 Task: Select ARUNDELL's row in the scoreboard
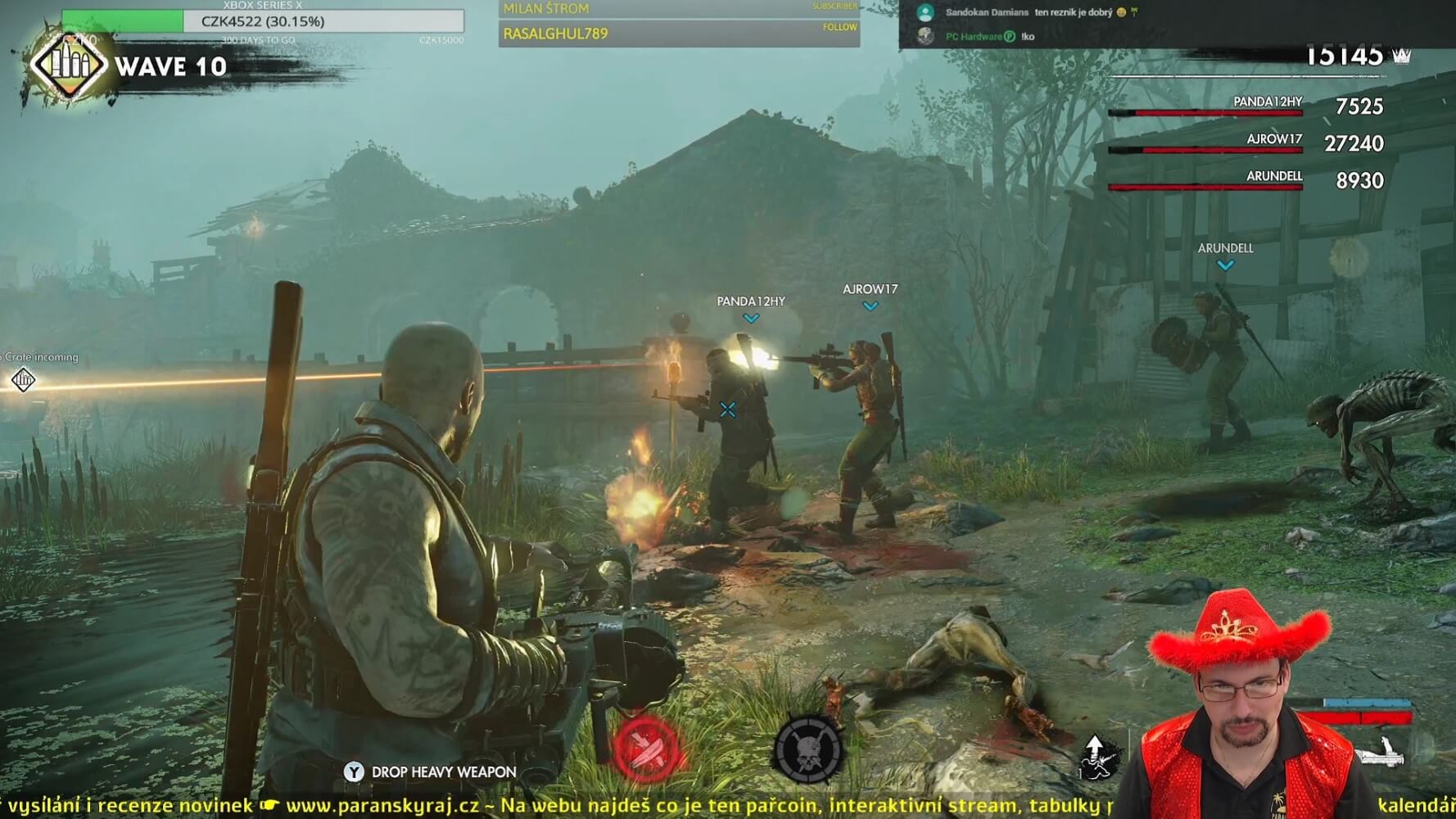point(1246,180)
